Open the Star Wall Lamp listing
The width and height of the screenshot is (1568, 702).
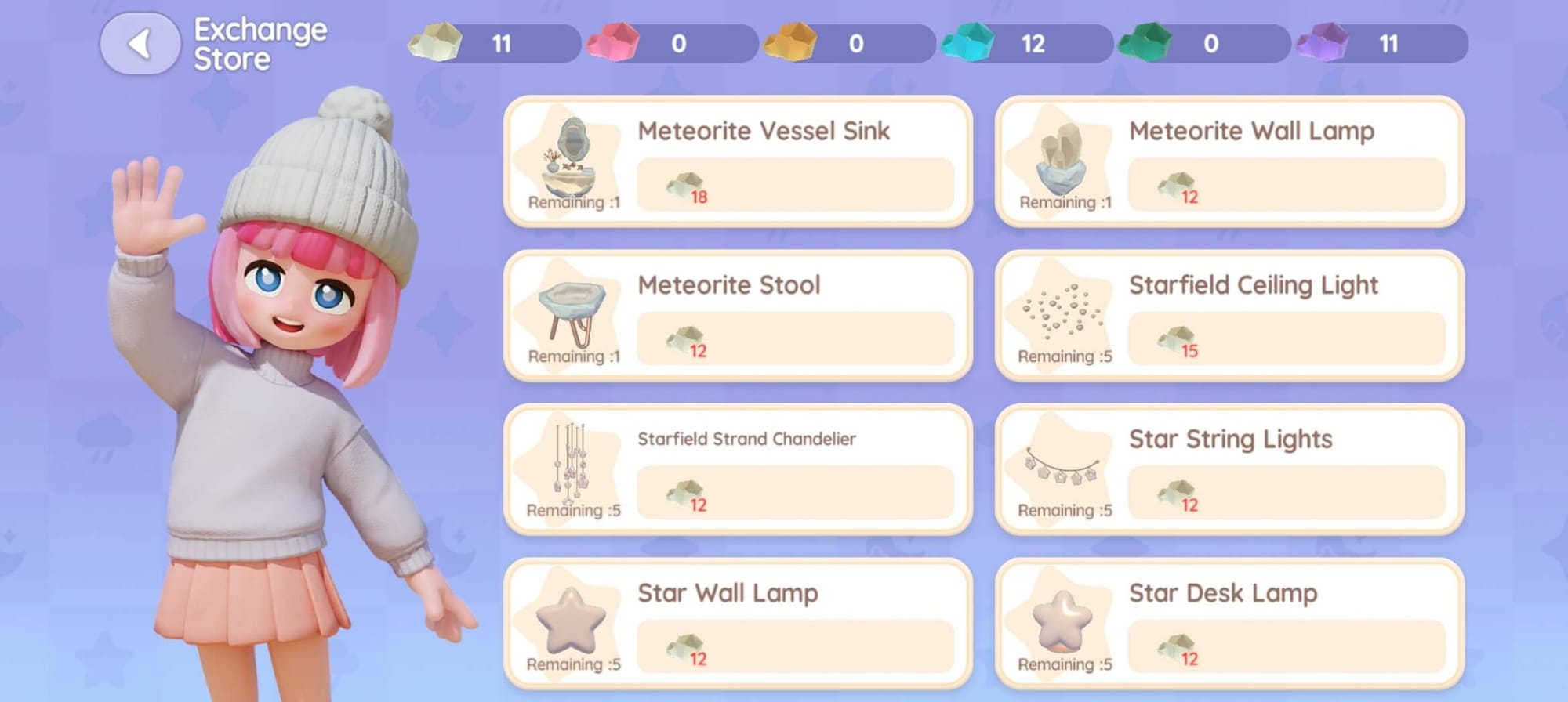pos(738,624)
